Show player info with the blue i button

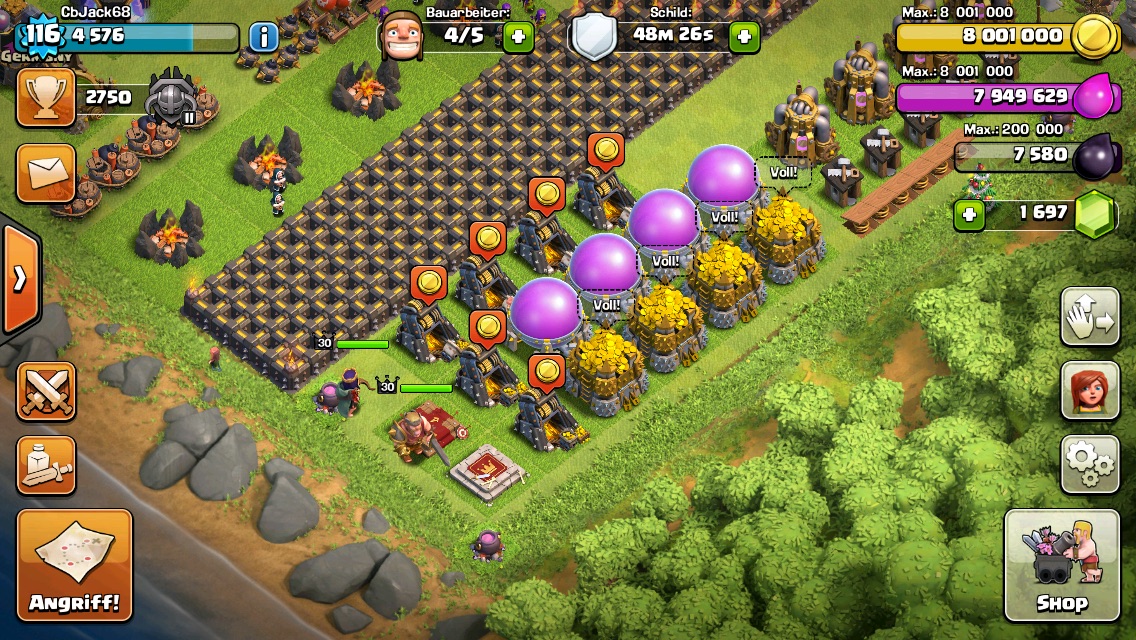click(x=263, y=38)
